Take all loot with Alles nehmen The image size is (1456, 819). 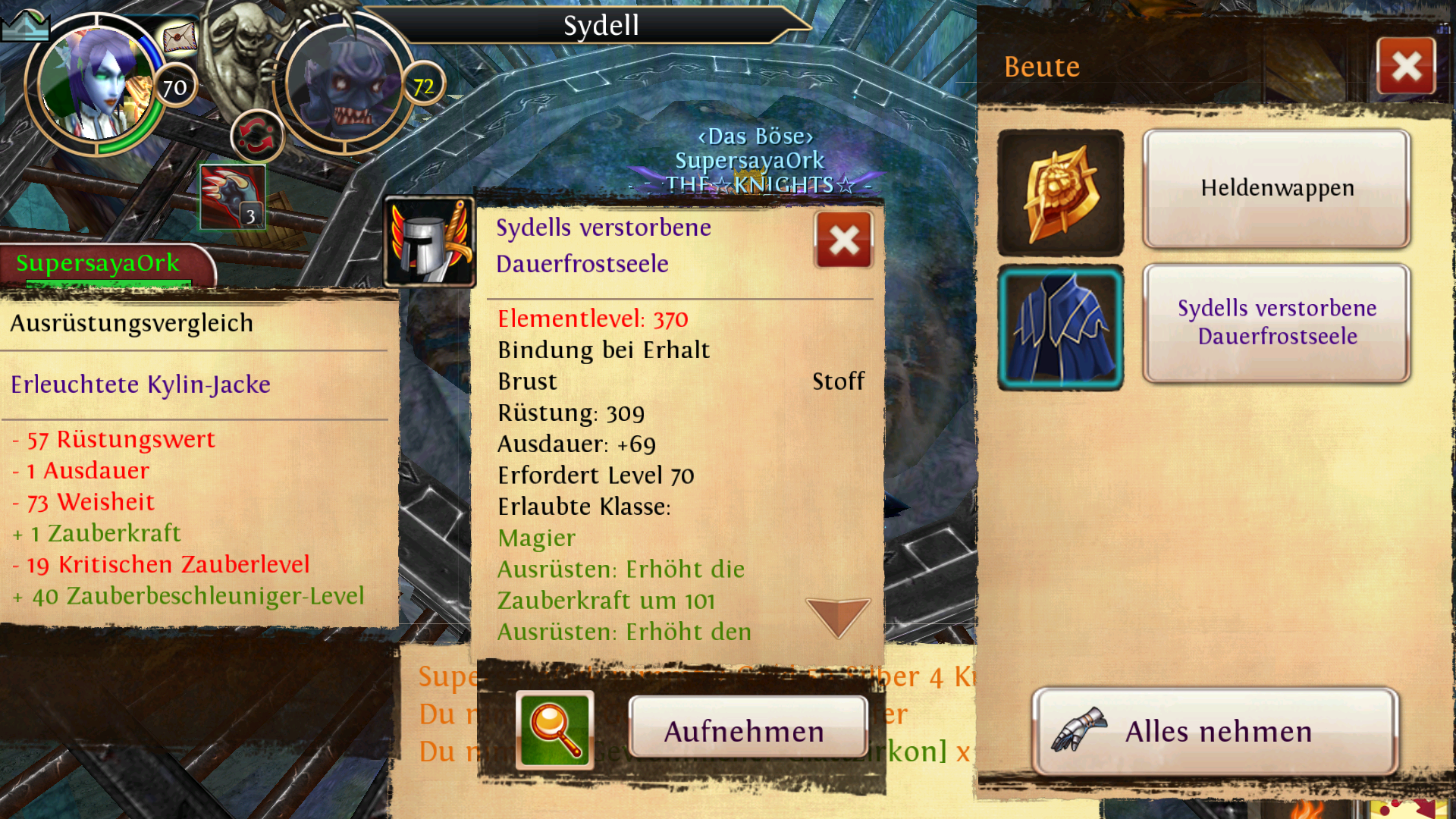pos(1216,731)
